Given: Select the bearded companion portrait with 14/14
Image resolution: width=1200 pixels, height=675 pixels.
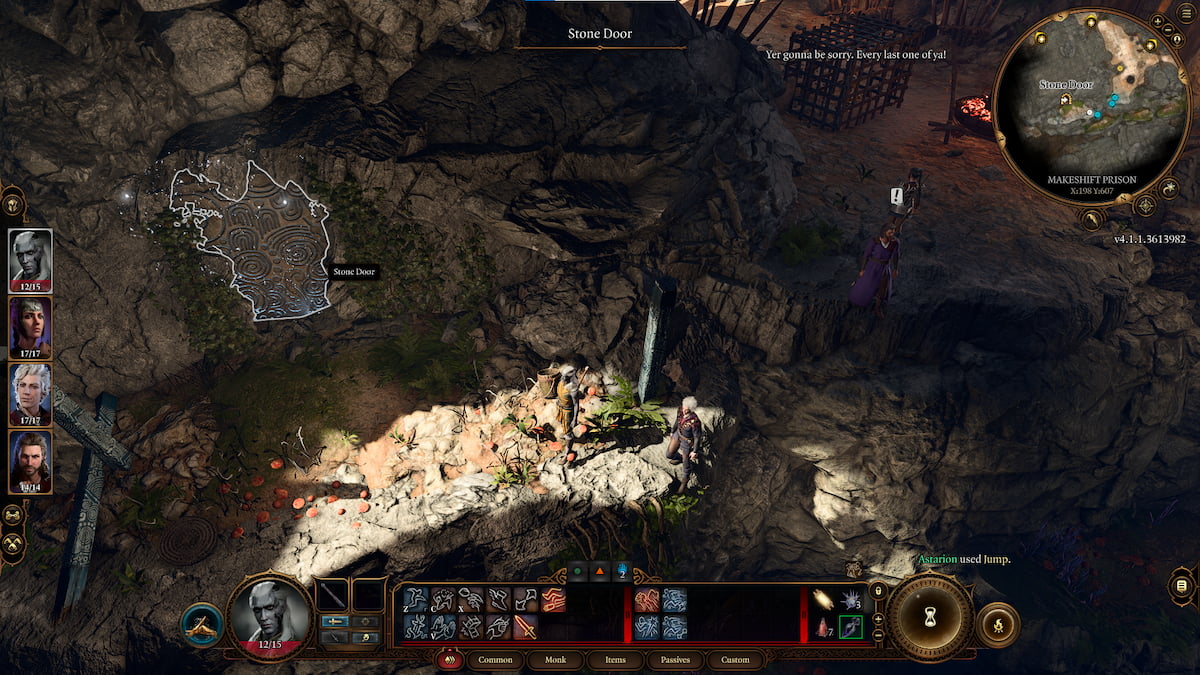Looking at the screenshot, I should pos(30,460).
